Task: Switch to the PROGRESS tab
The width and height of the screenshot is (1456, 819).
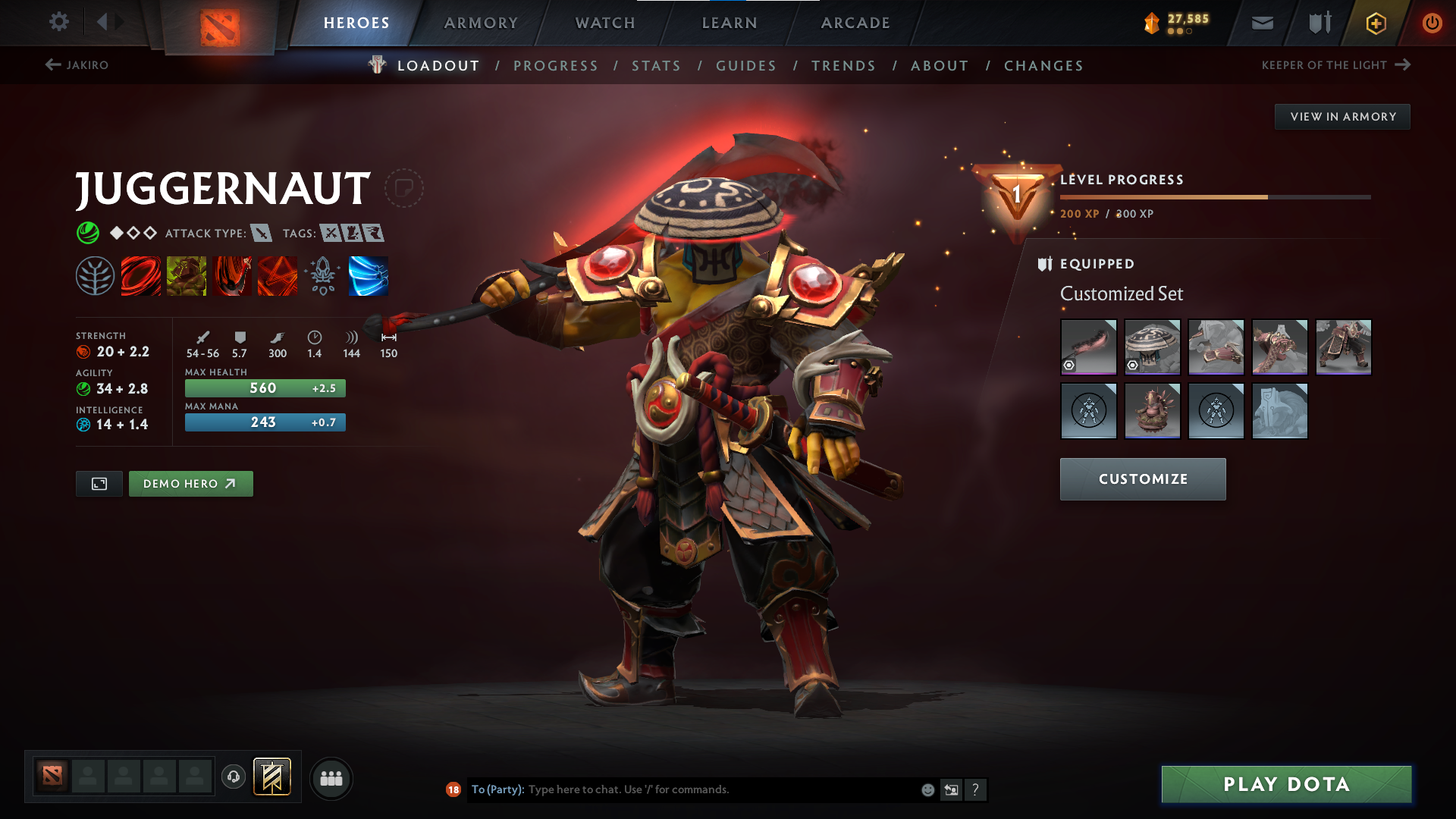Action: pos(556,65)
